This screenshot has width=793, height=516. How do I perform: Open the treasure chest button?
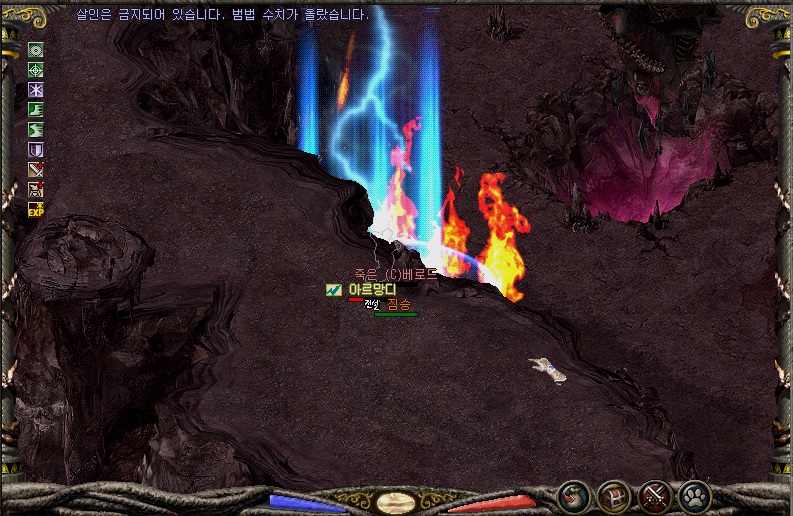[613, 495]
